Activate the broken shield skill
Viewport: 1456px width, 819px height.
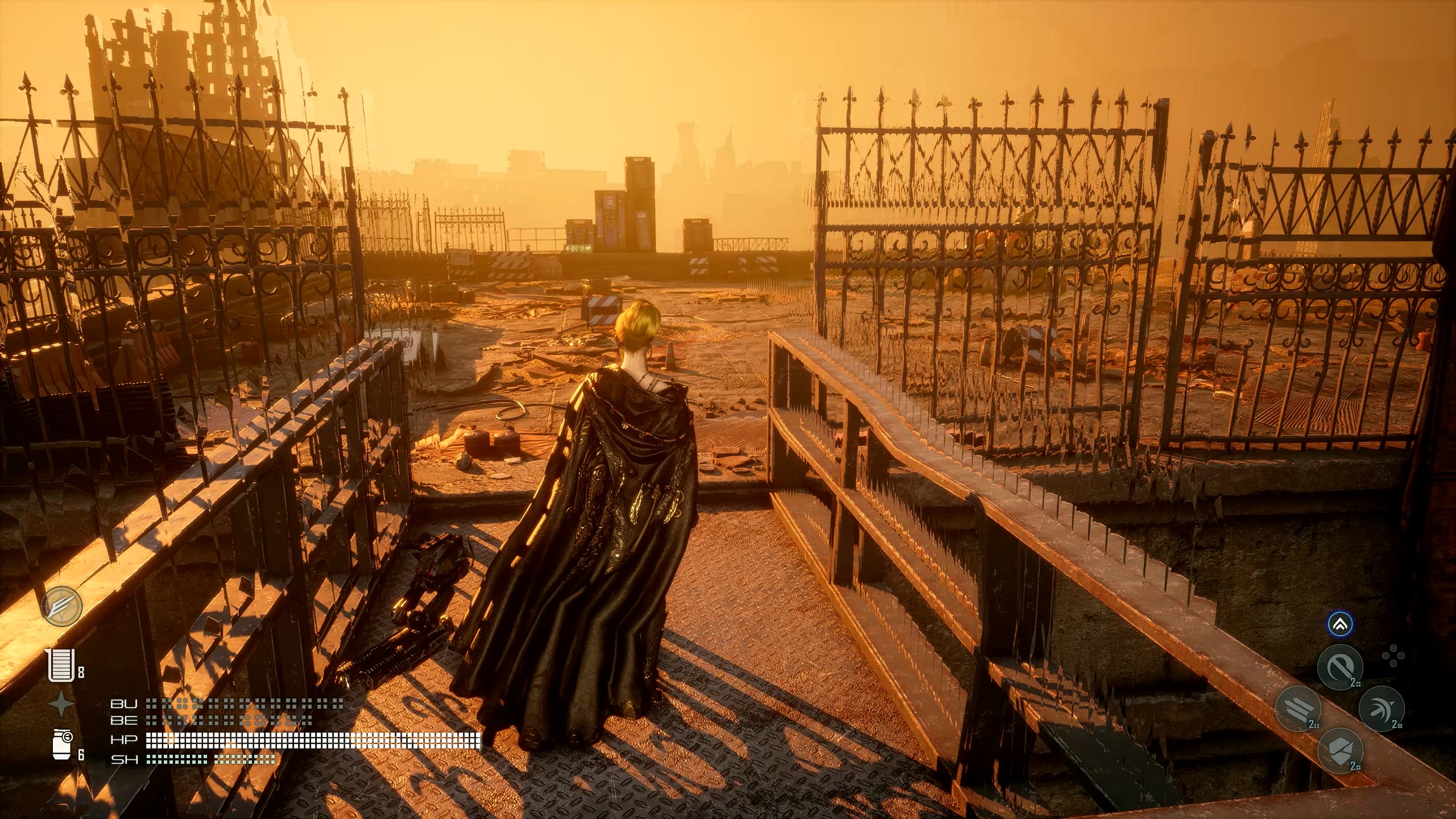tap(1340, 751)
